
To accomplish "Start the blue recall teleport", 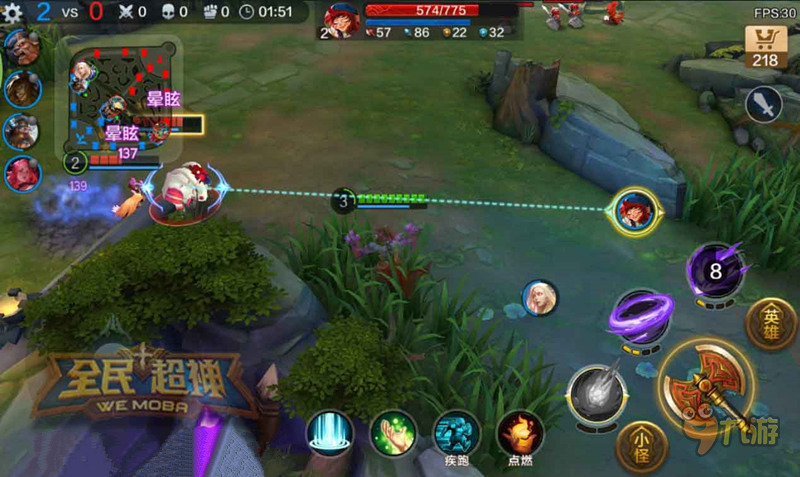I will point(330,433).
